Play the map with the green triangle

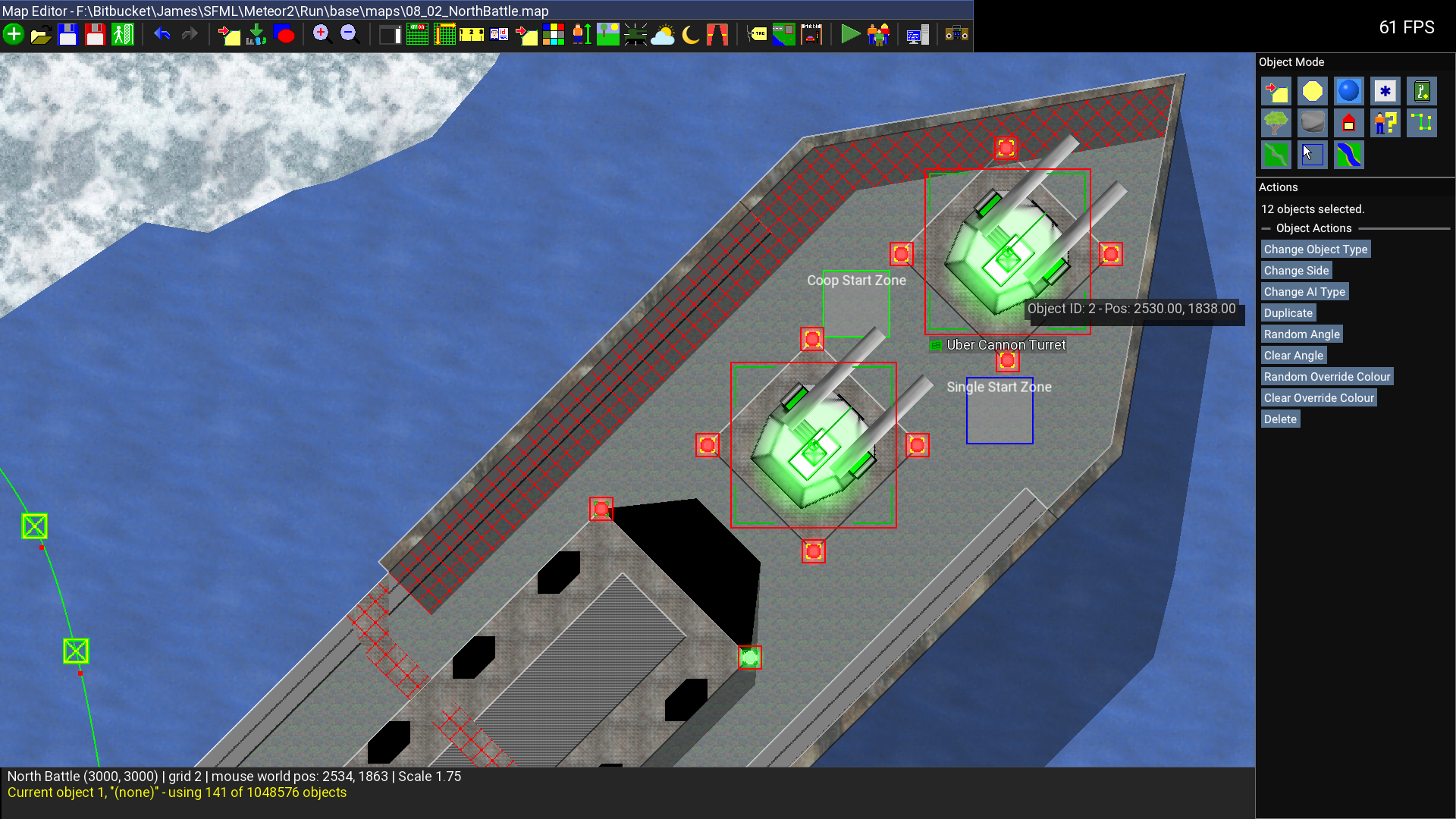[x=850, y=35]
